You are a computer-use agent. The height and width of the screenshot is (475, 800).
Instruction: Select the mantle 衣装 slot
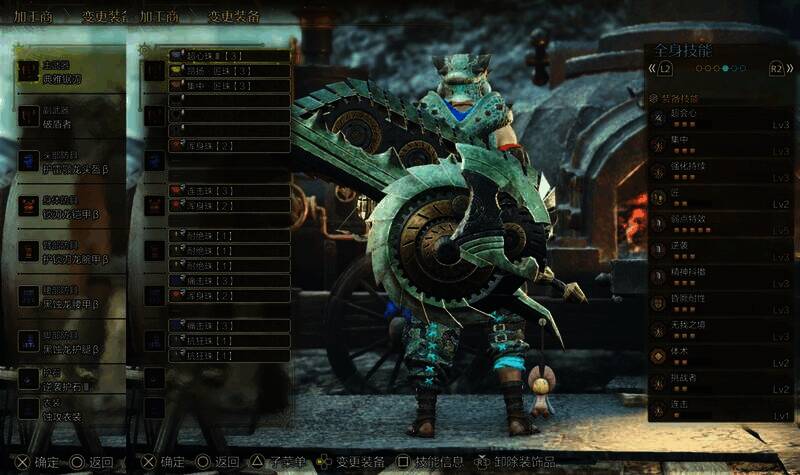[68, 410]
